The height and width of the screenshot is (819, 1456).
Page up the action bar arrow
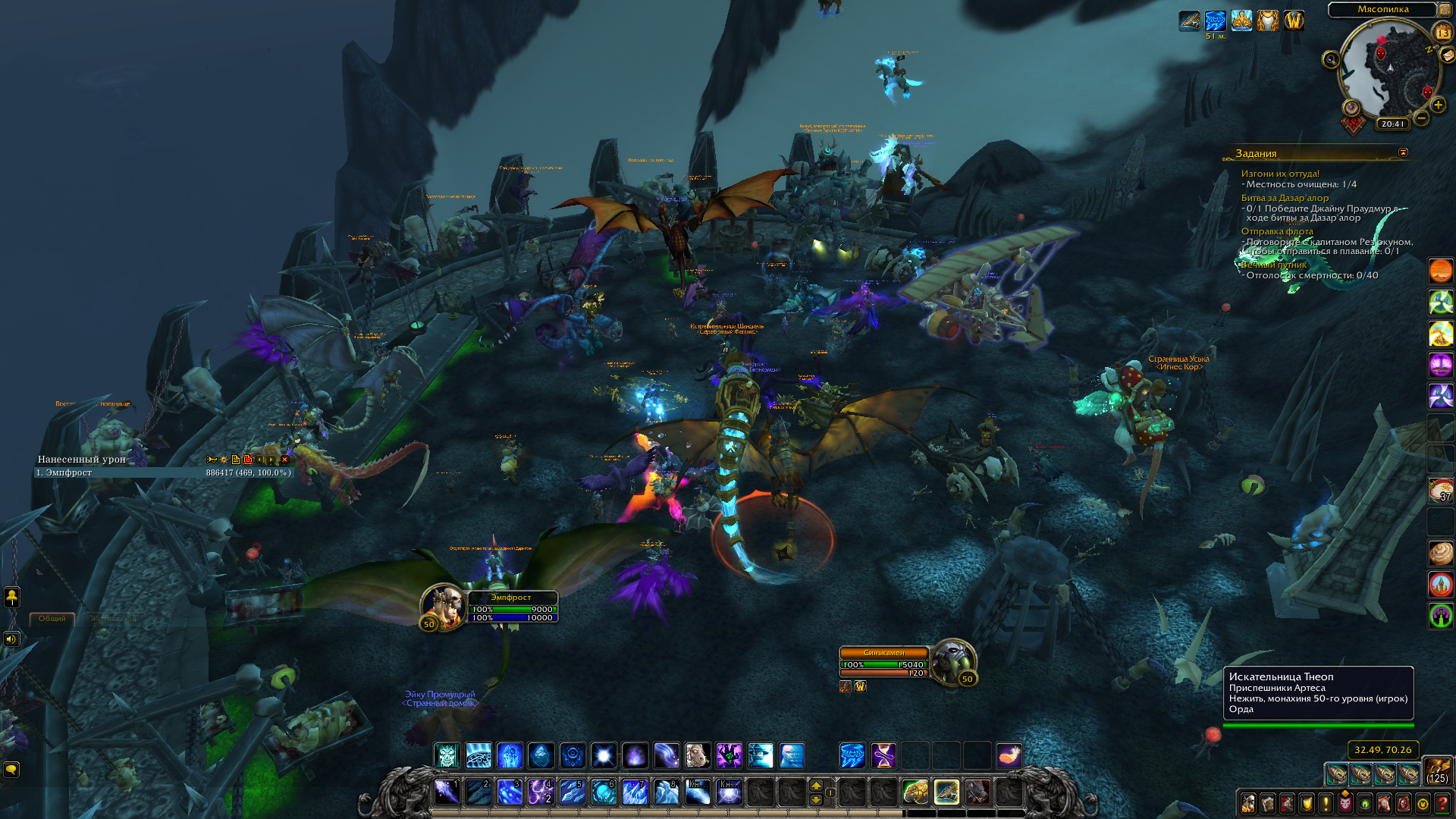coord(816,786)
